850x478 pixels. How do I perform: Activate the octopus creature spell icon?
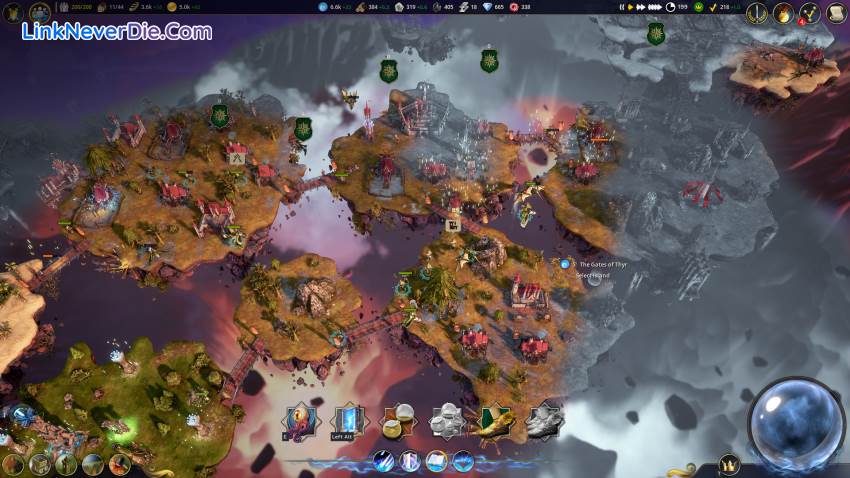pyautogui.click(x=299, y=421)
